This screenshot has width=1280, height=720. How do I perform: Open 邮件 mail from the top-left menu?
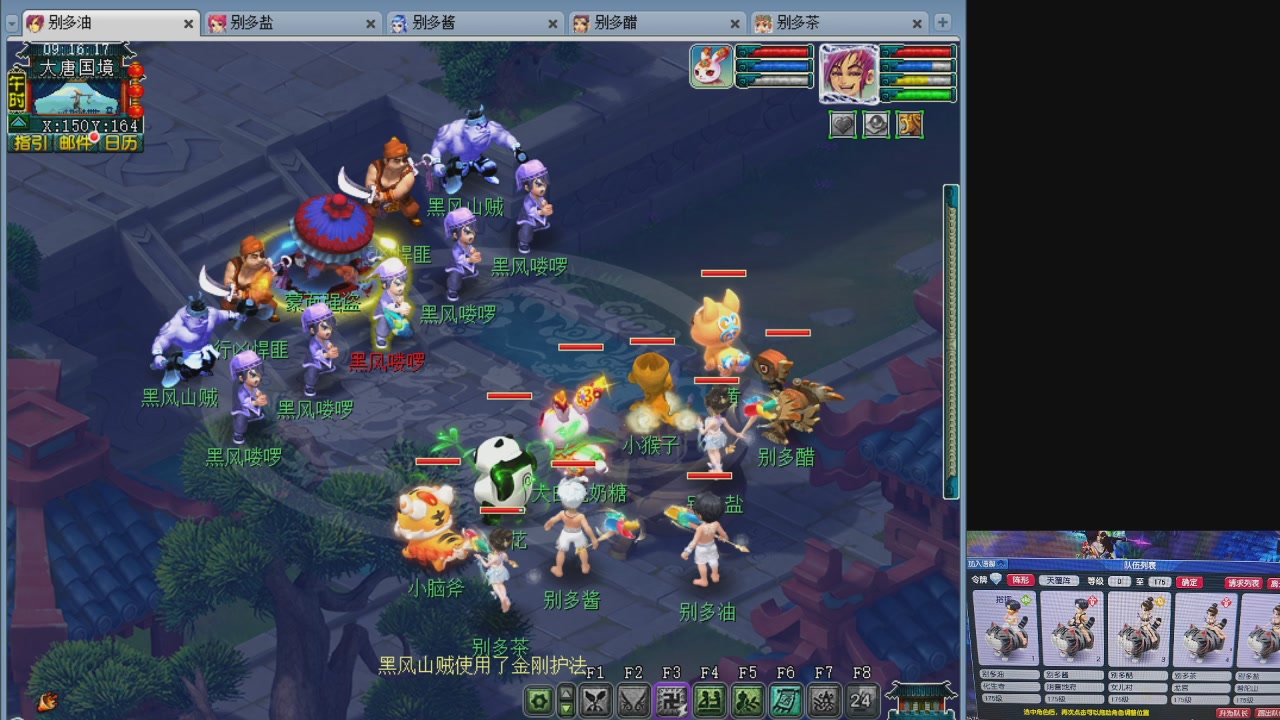[x=73, y=141]
